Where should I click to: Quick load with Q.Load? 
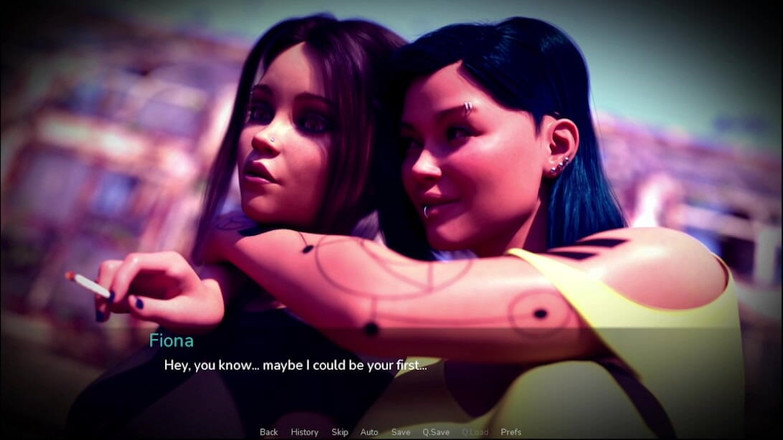pyautogui.click(x=475, y=432)
